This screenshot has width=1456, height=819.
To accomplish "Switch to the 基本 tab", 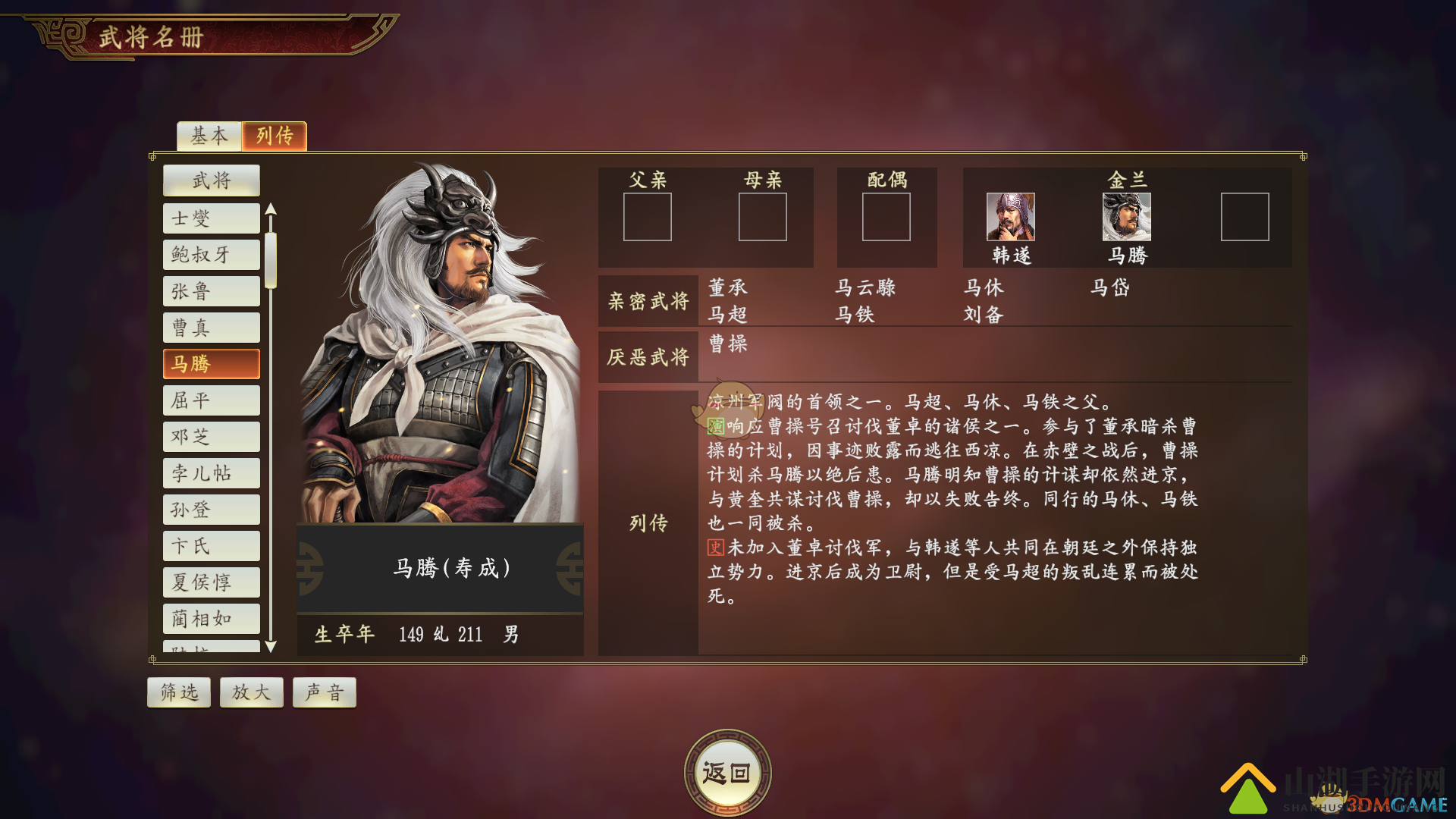I will tap(208, 136).
